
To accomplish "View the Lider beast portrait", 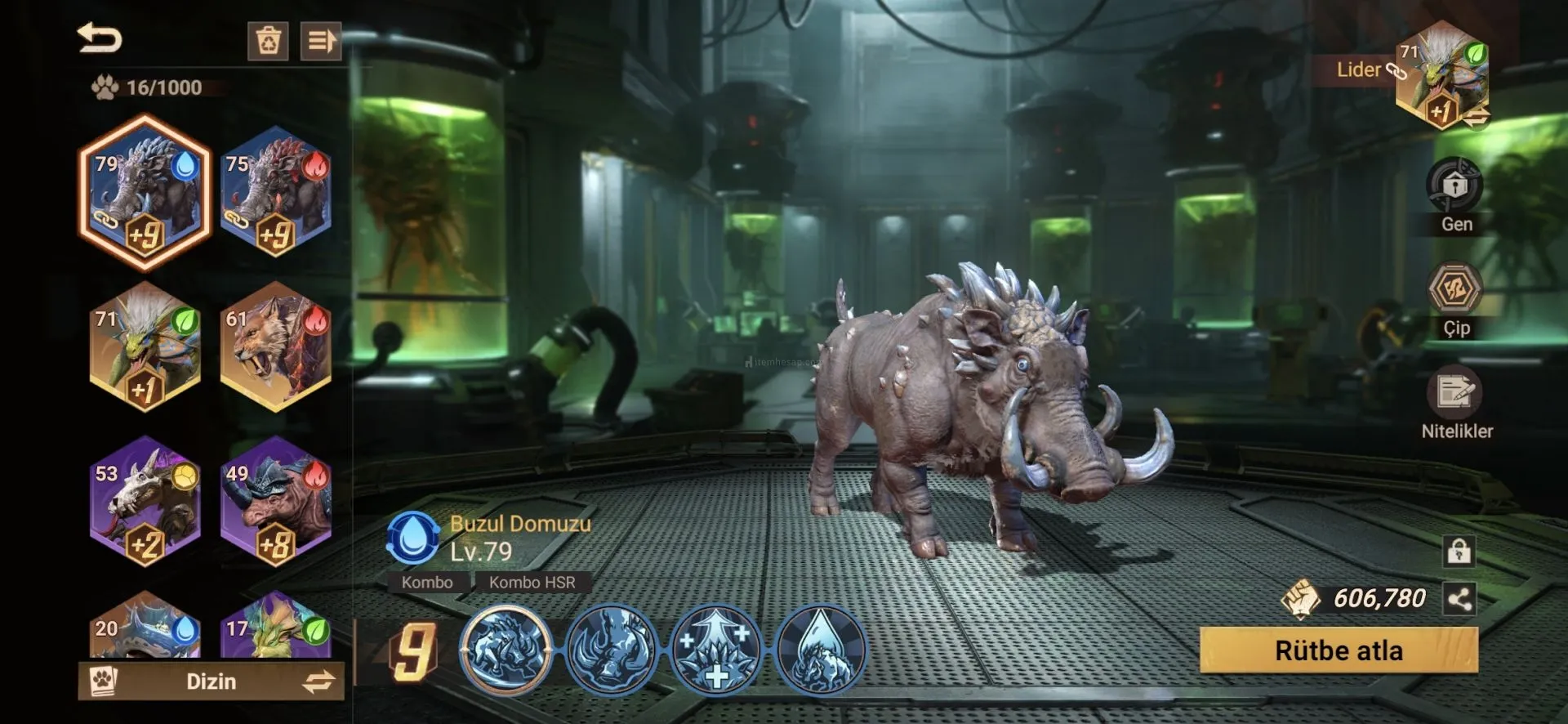I will pos(1441,75).
